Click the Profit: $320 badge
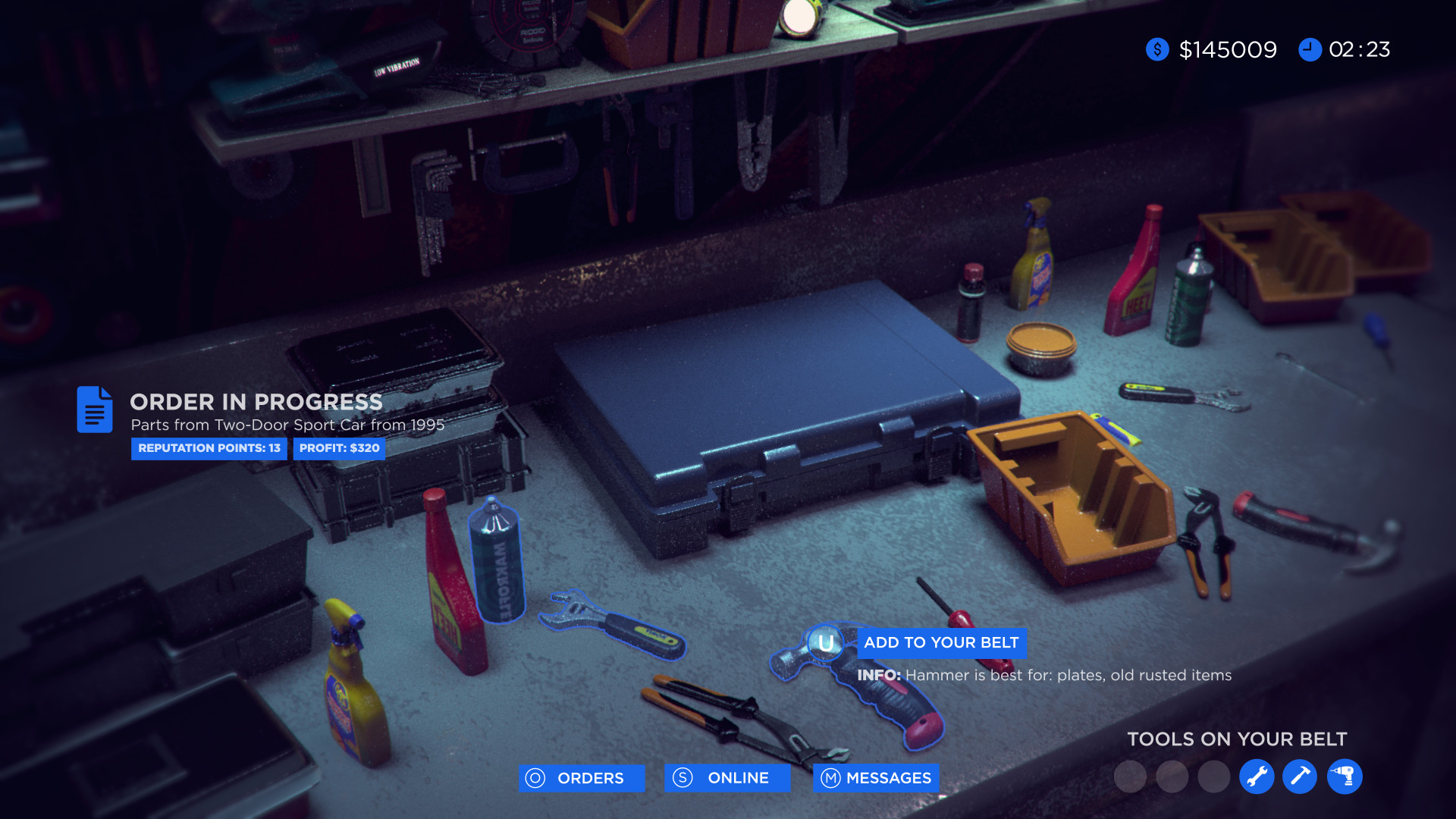 point(339,448)
